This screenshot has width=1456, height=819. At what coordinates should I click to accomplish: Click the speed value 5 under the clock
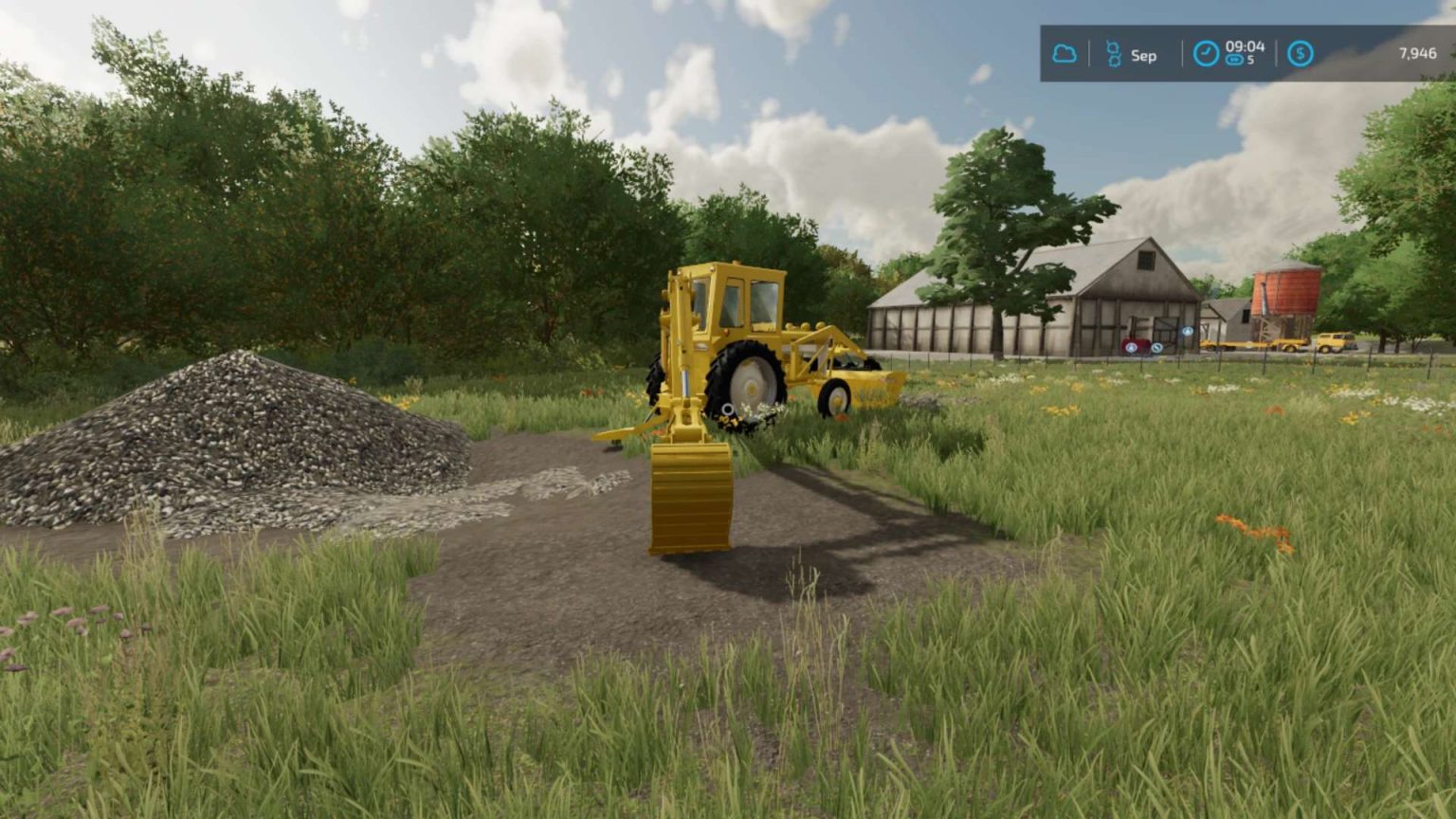[x=1251, y=61]
